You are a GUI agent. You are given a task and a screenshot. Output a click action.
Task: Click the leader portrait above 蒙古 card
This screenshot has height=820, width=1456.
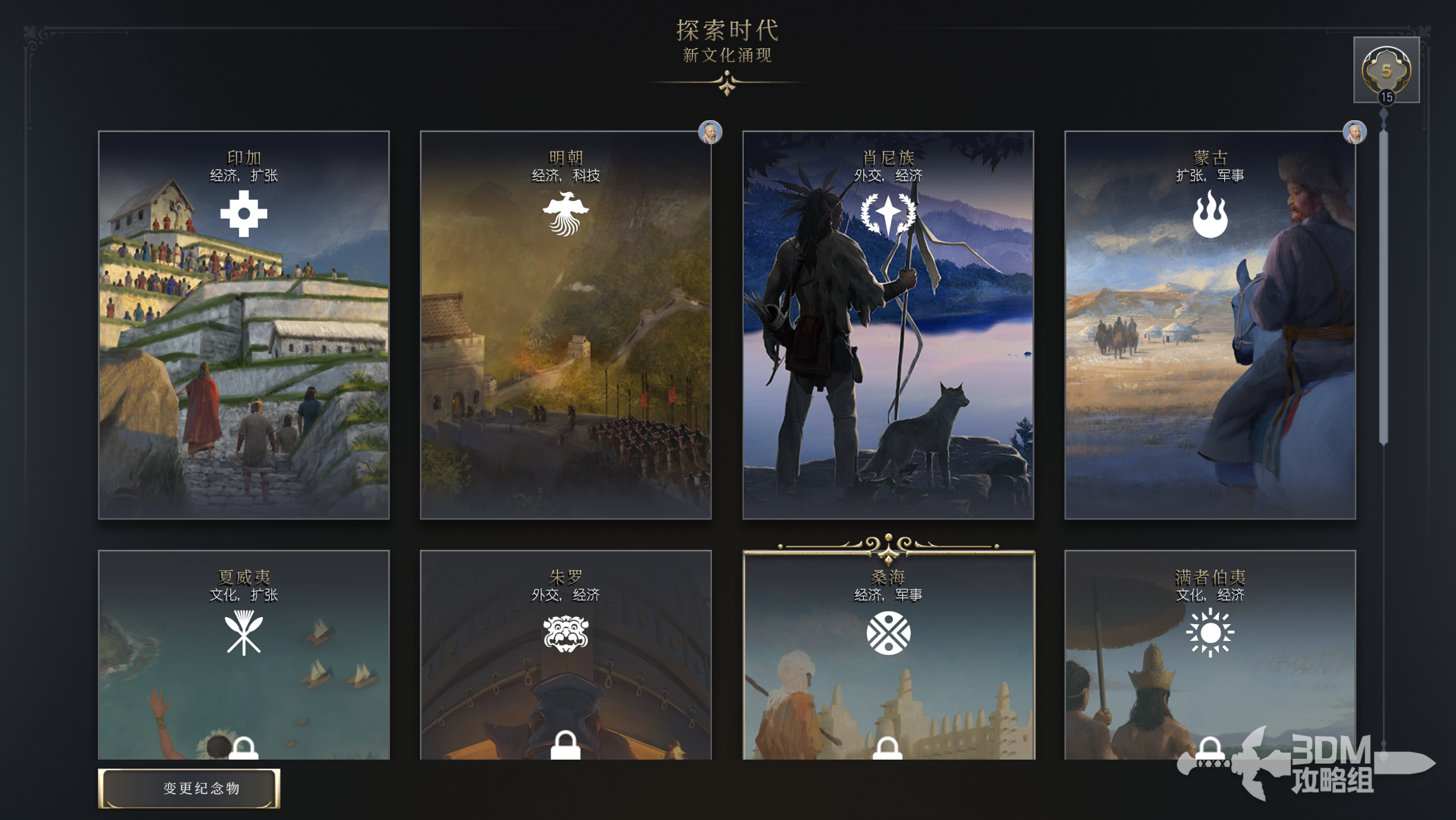[x=1355, y=132]
